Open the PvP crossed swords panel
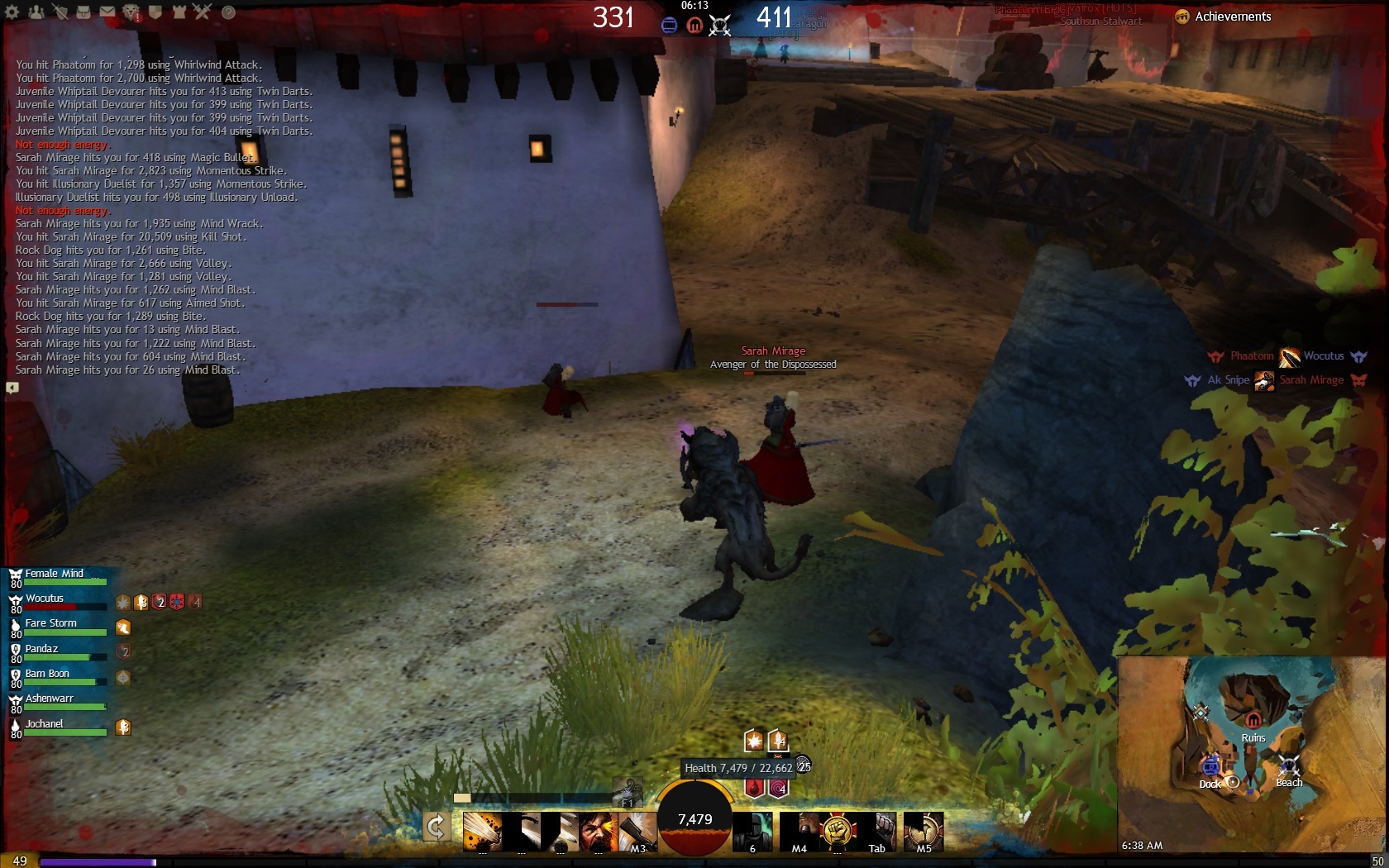This screenshot has width=1389, height=868. tap(203, 12)
